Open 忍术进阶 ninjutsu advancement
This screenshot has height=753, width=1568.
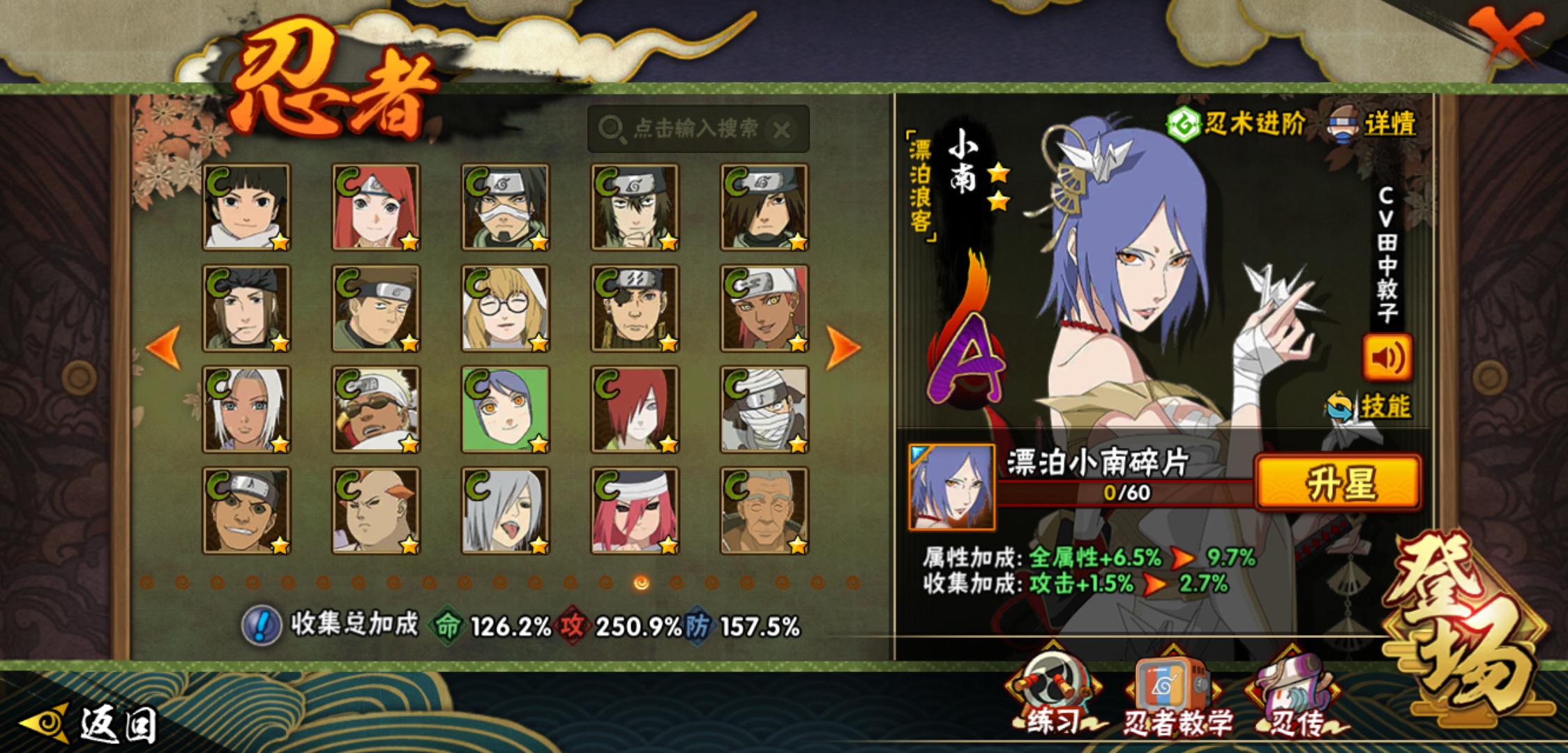(1236, 124)
